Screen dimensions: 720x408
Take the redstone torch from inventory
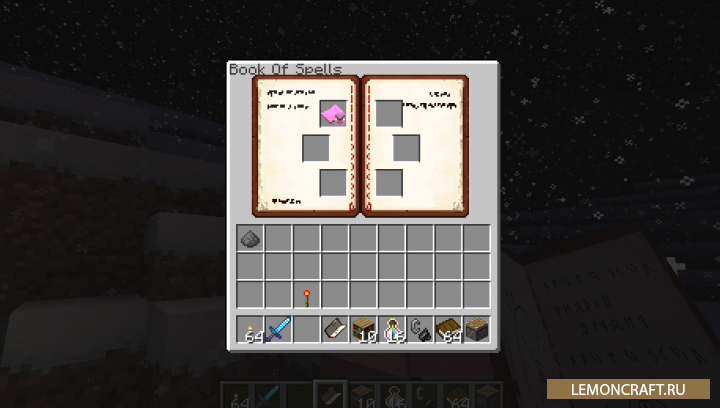click(306, 296)
